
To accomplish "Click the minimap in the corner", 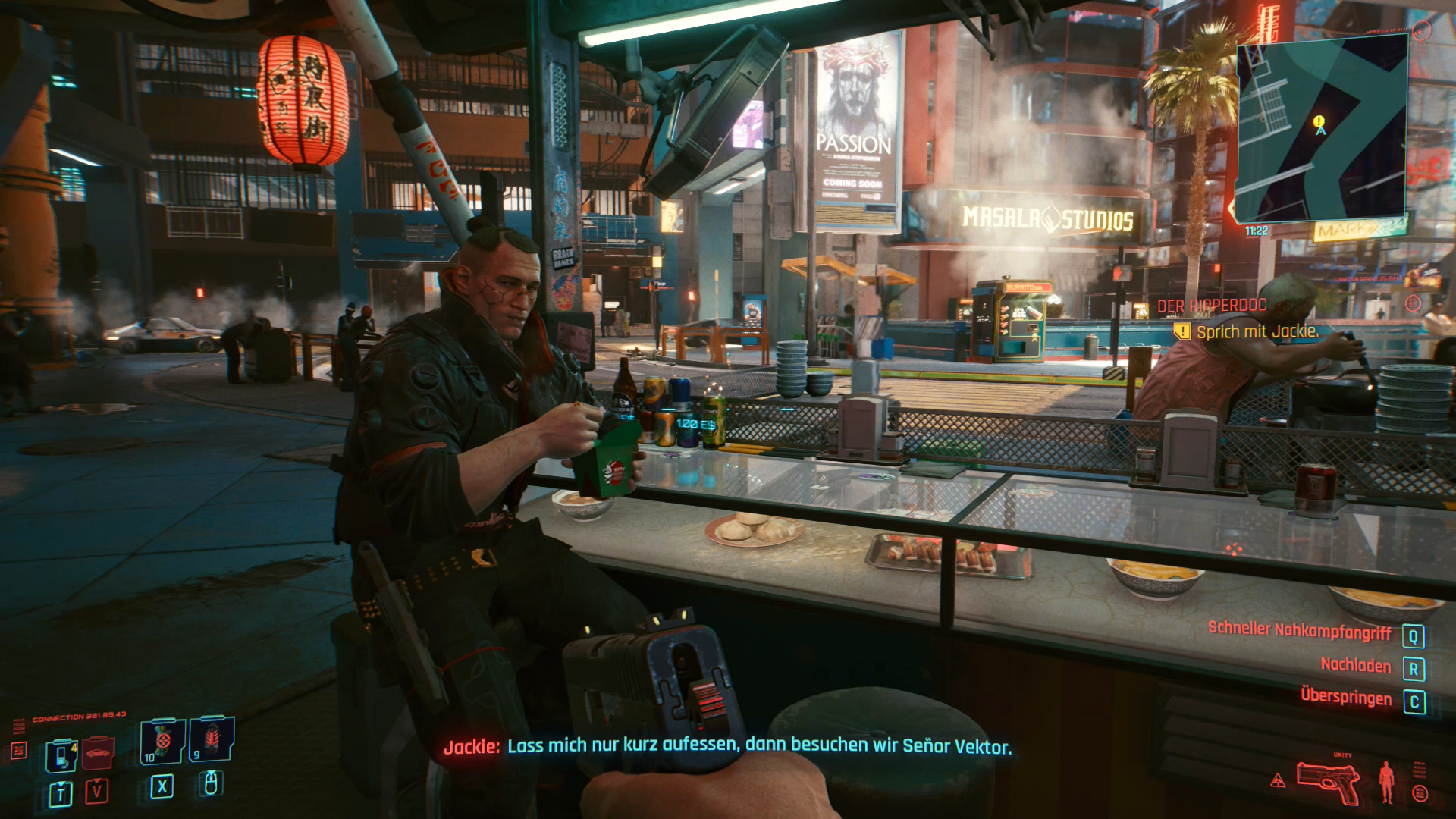I will tap(1321, 129).
